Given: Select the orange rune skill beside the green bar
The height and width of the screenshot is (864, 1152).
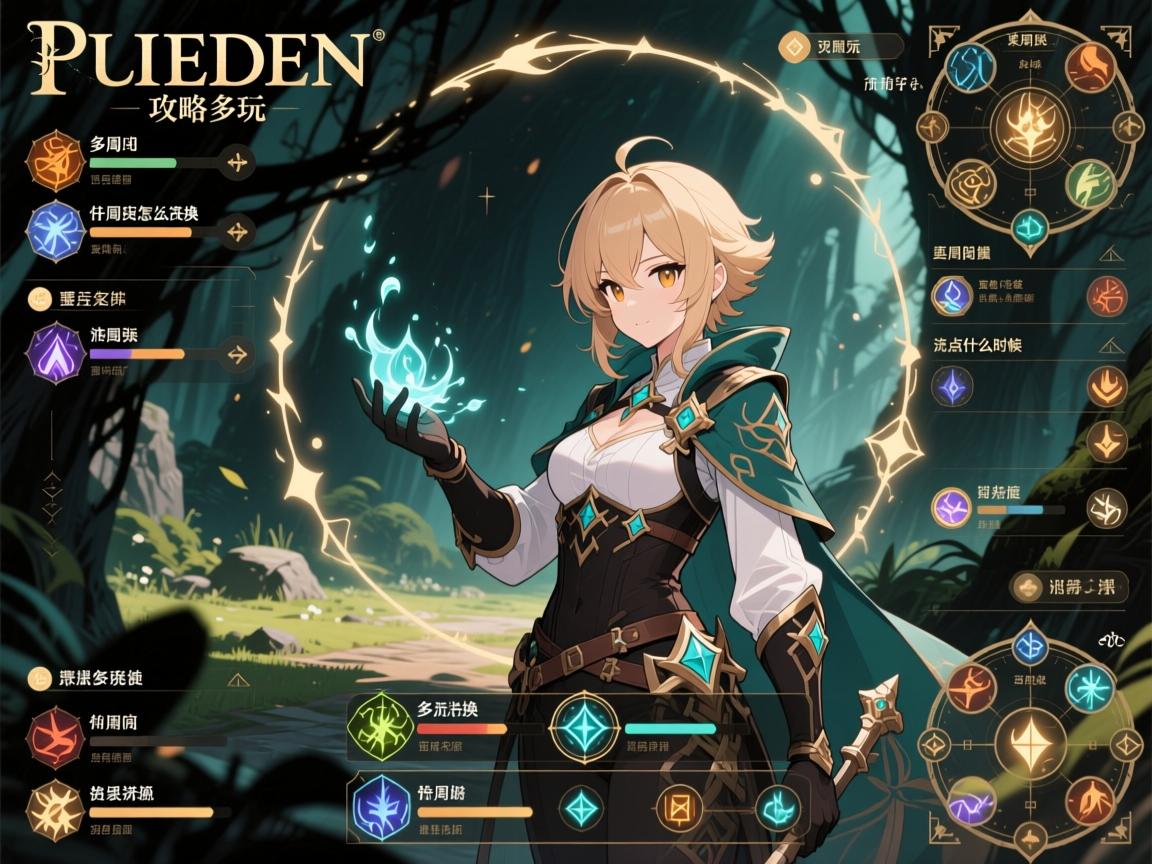Looking at the screenshot, I should click(55, 161).
